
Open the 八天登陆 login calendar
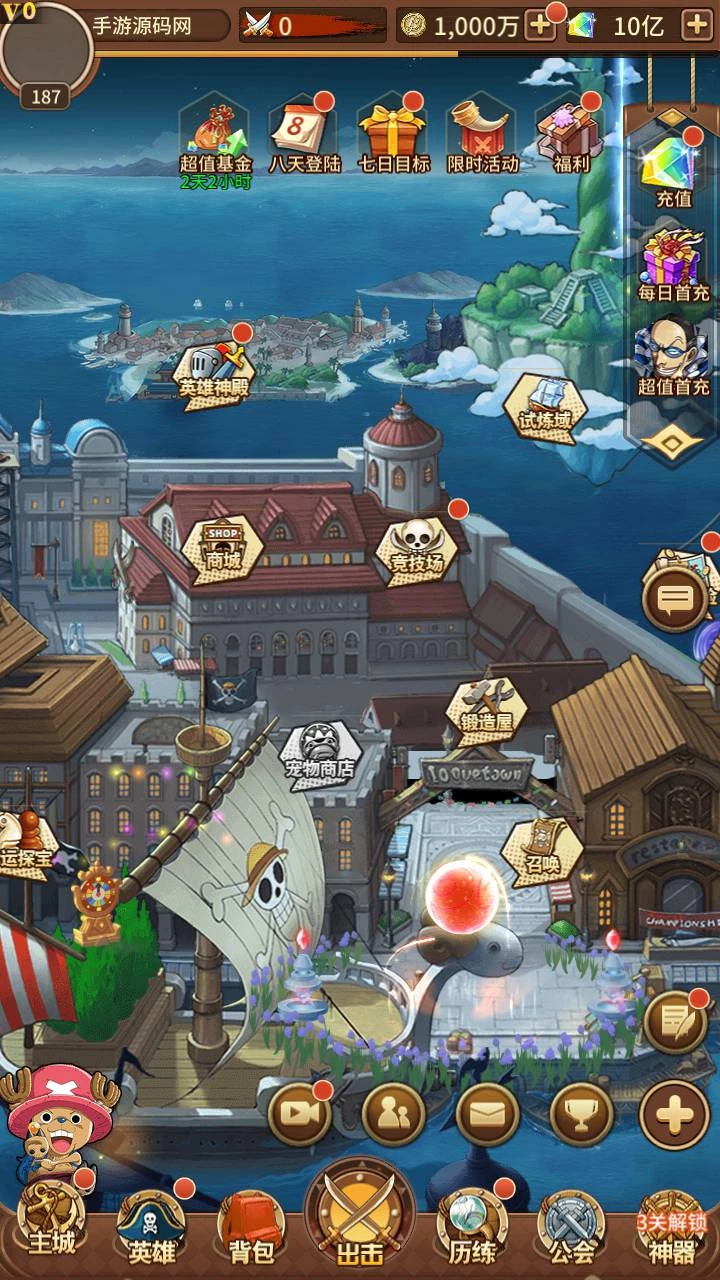click(x=300, y=136)
